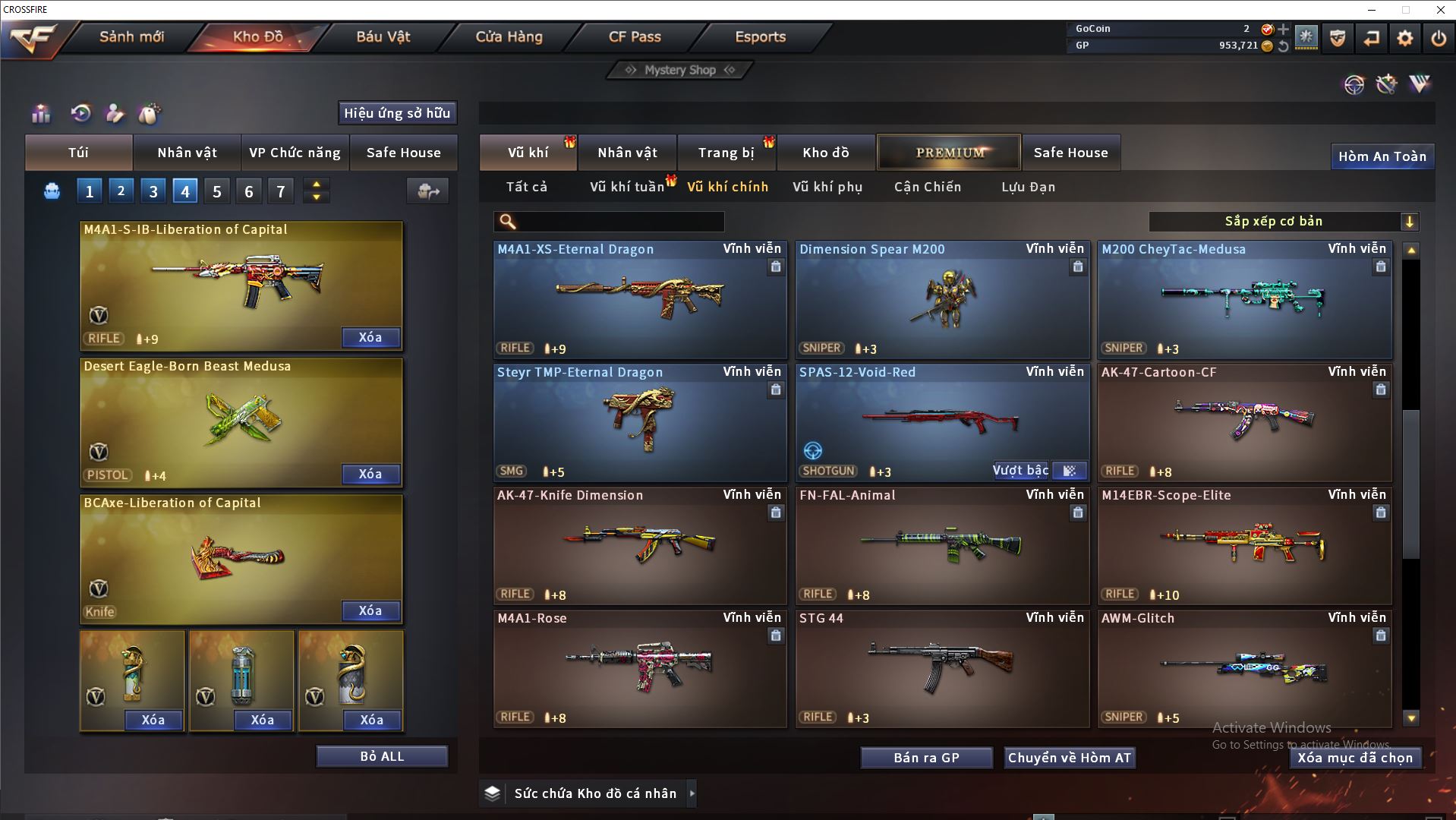Click the Bỏ ALL button
The width and height of the screenshot is (1456, 820).
[382, 756]
